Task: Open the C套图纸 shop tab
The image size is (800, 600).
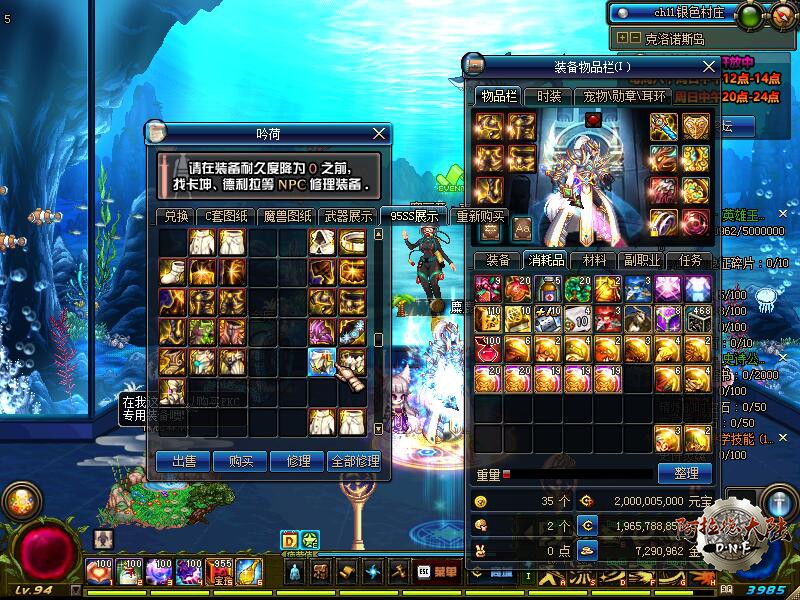Action: pos(226,216)
